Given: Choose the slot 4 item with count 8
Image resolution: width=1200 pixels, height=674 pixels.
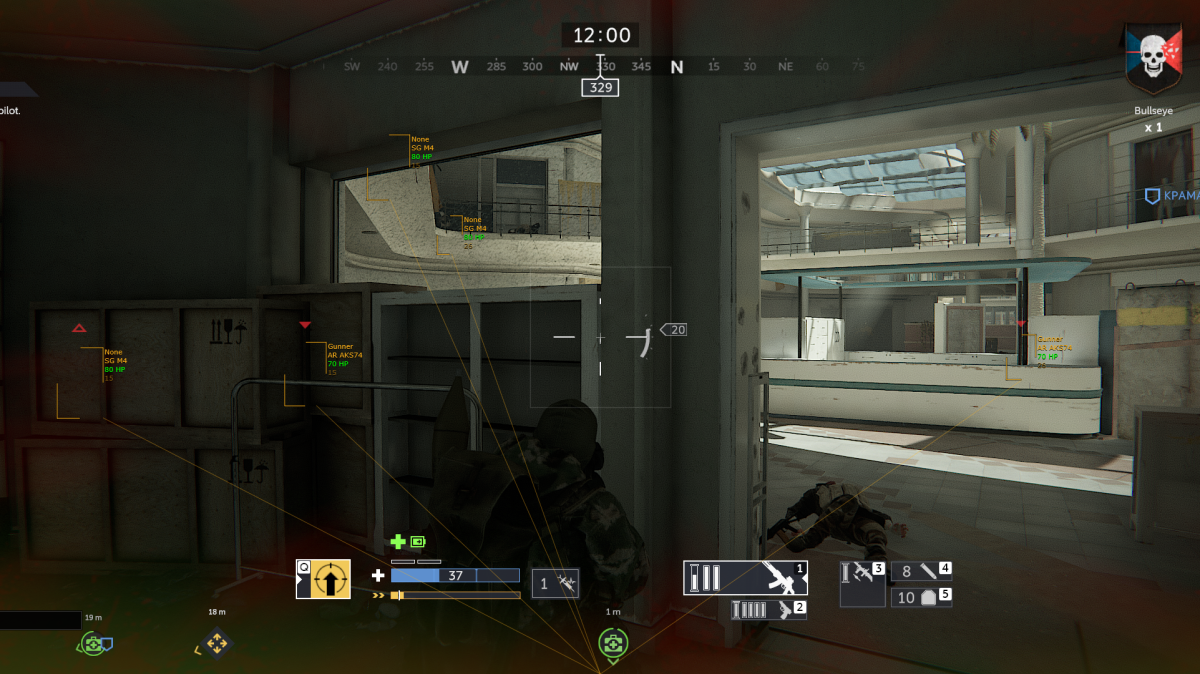Looking at the screenshot, I should point(921,571).
